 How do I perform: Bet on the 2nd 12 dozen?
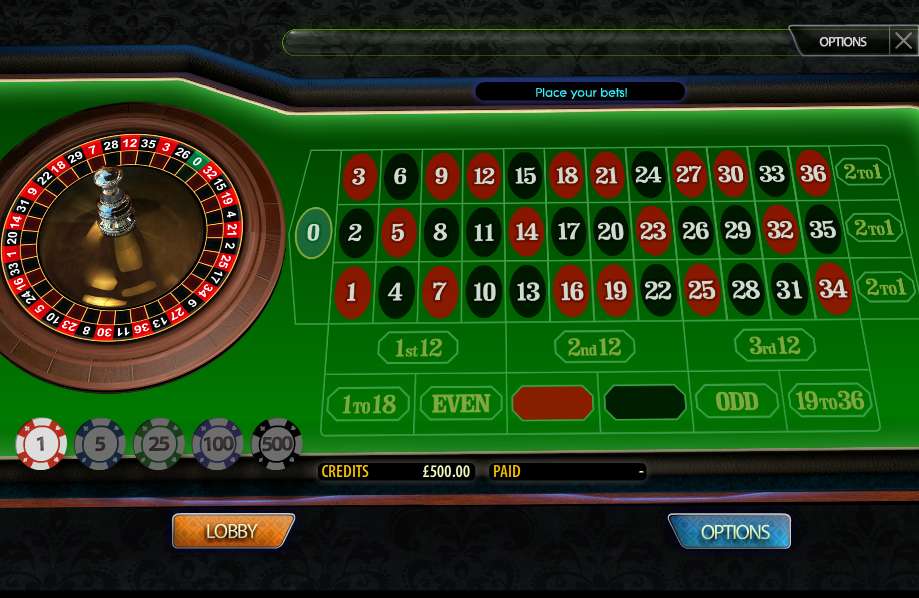pyautogui.click(x=594, y=347)
